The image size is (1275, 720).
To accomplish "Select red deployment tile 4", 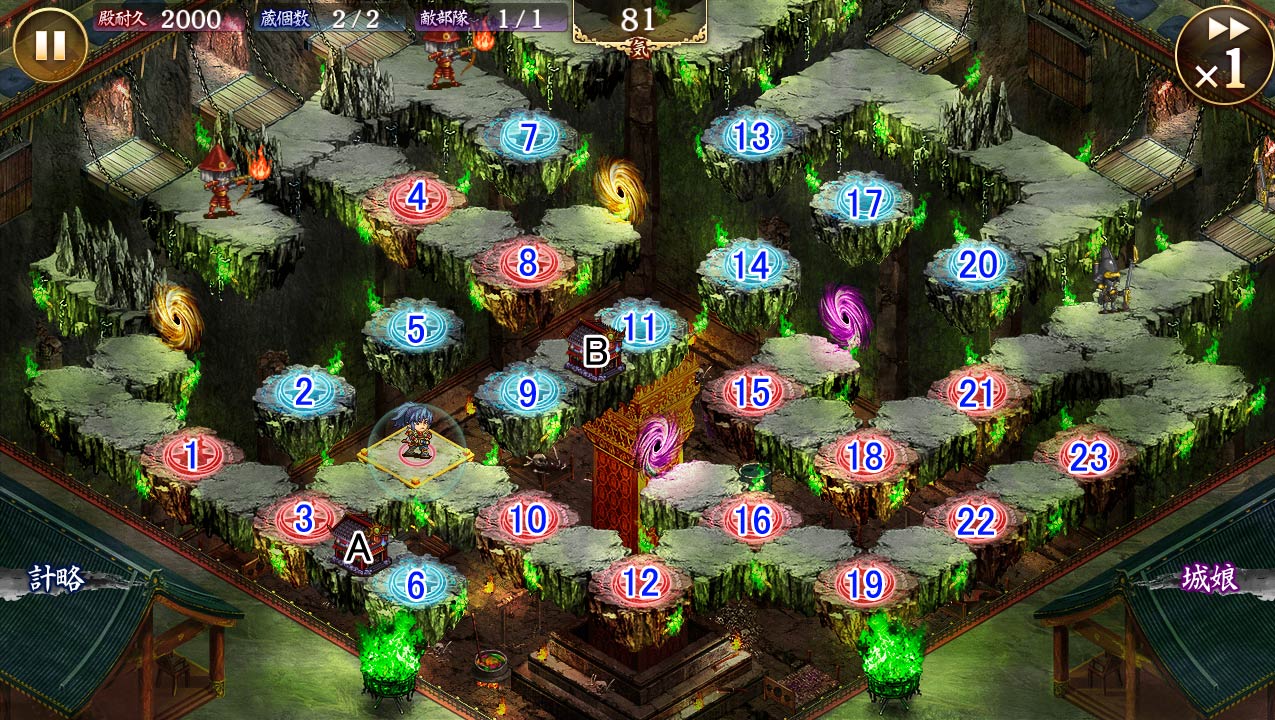I will coord(417,198).
